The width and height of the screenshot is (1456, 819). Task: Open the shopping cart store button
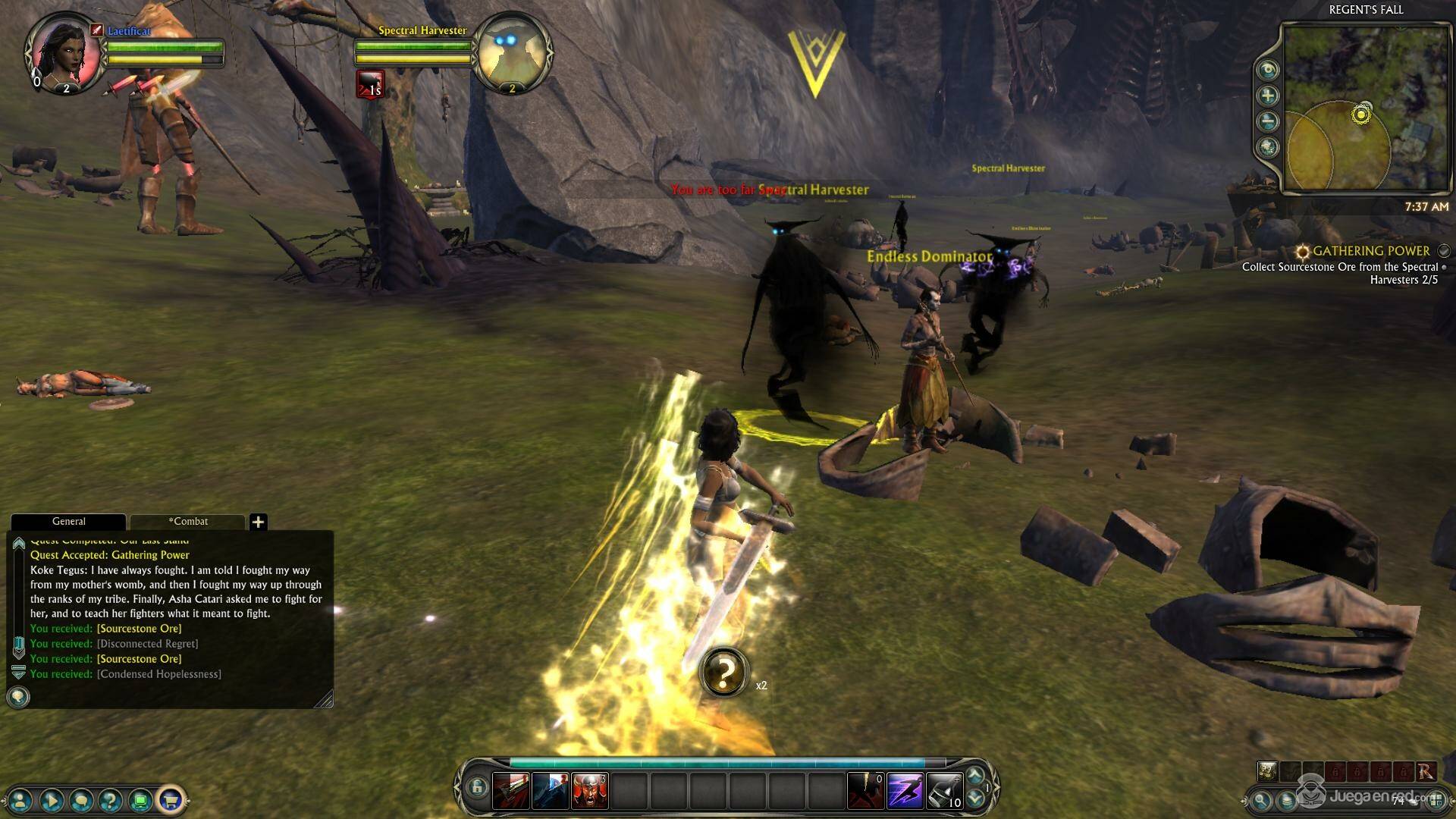coord(171,799)
